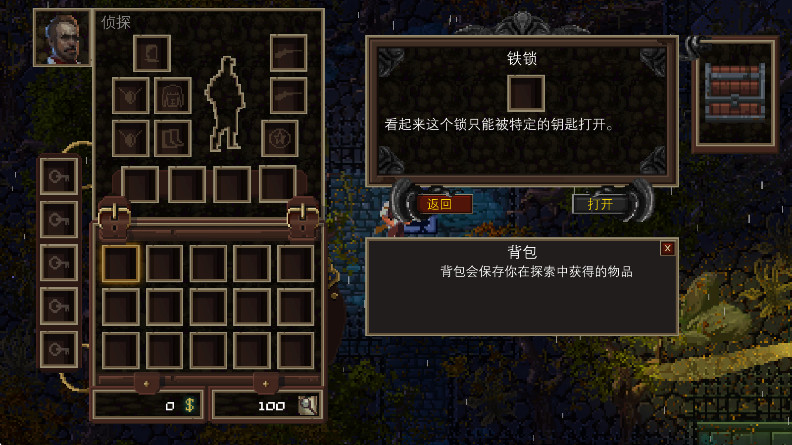Click the magnifying glass icon
Image resolution: width=792 pixels, height=445 pixels.
tap(308, 405)
